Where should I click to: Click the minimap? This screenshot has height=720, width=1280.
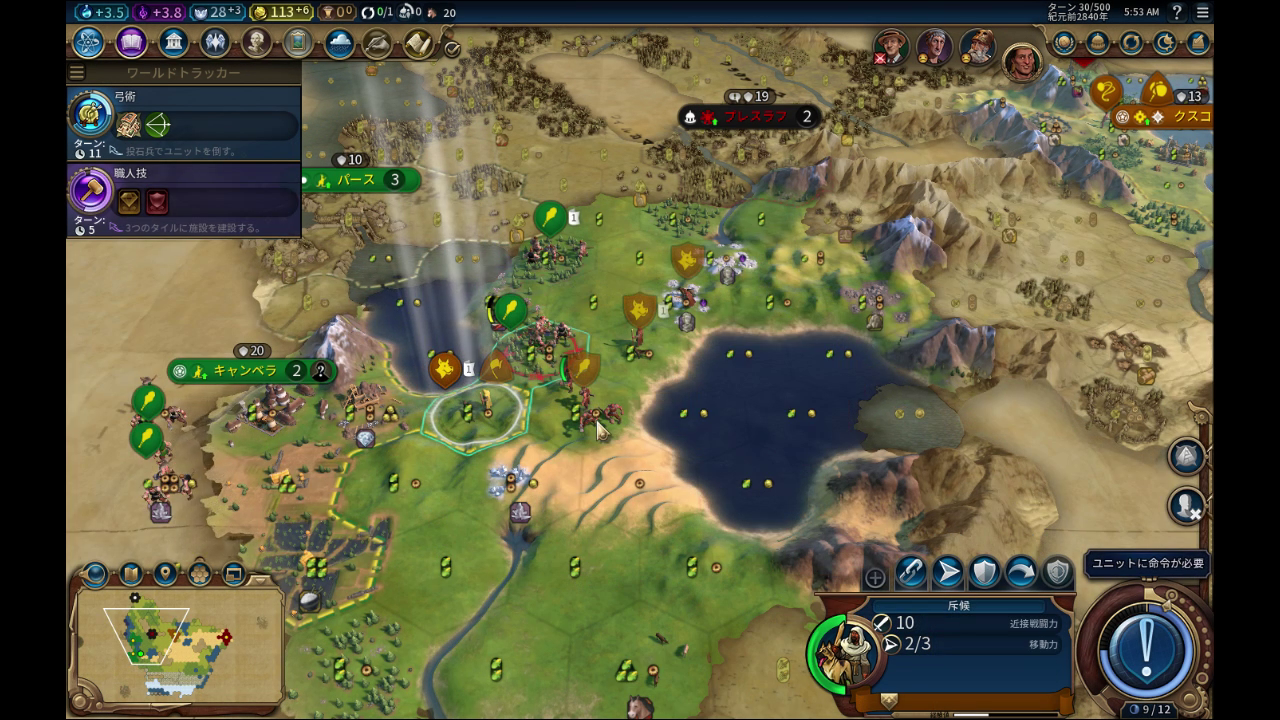(178, 637)
